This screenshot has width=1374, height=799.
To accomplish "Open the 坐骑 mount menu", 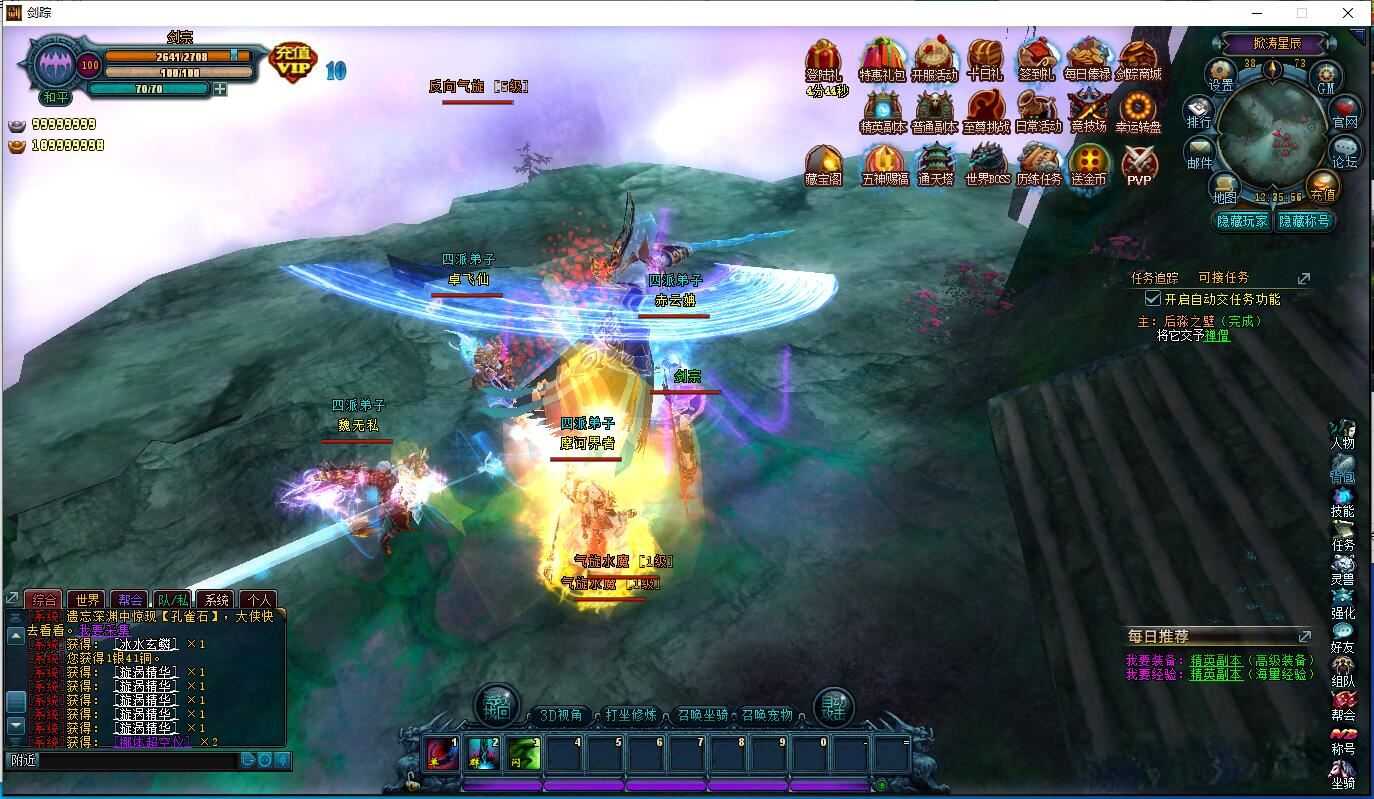I will [x=1342, y=775].
